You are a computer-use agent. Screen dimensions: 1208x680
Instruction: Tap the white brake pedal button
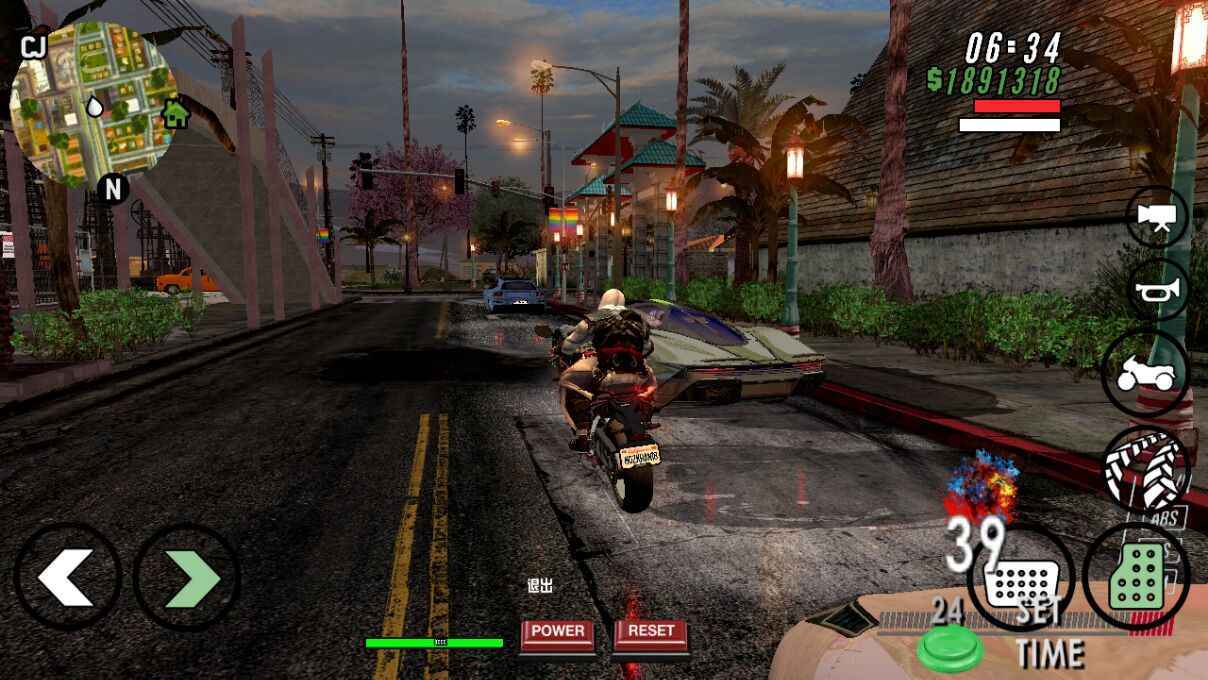point(1021,578)
